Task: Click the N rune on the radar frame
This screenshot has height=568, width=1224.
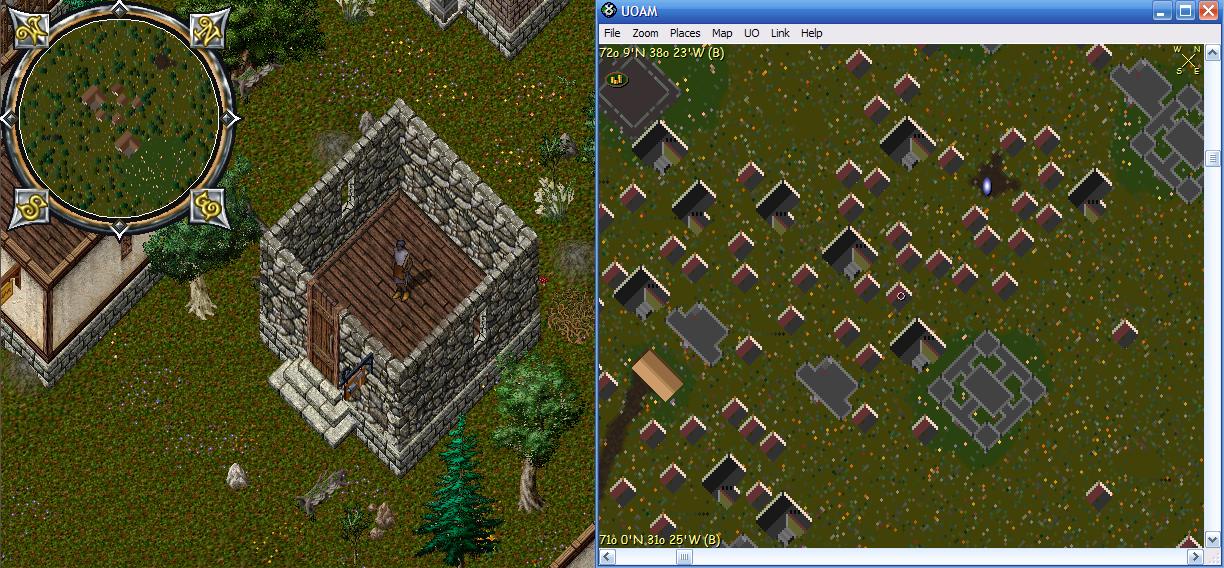Action: click(209, 30)
